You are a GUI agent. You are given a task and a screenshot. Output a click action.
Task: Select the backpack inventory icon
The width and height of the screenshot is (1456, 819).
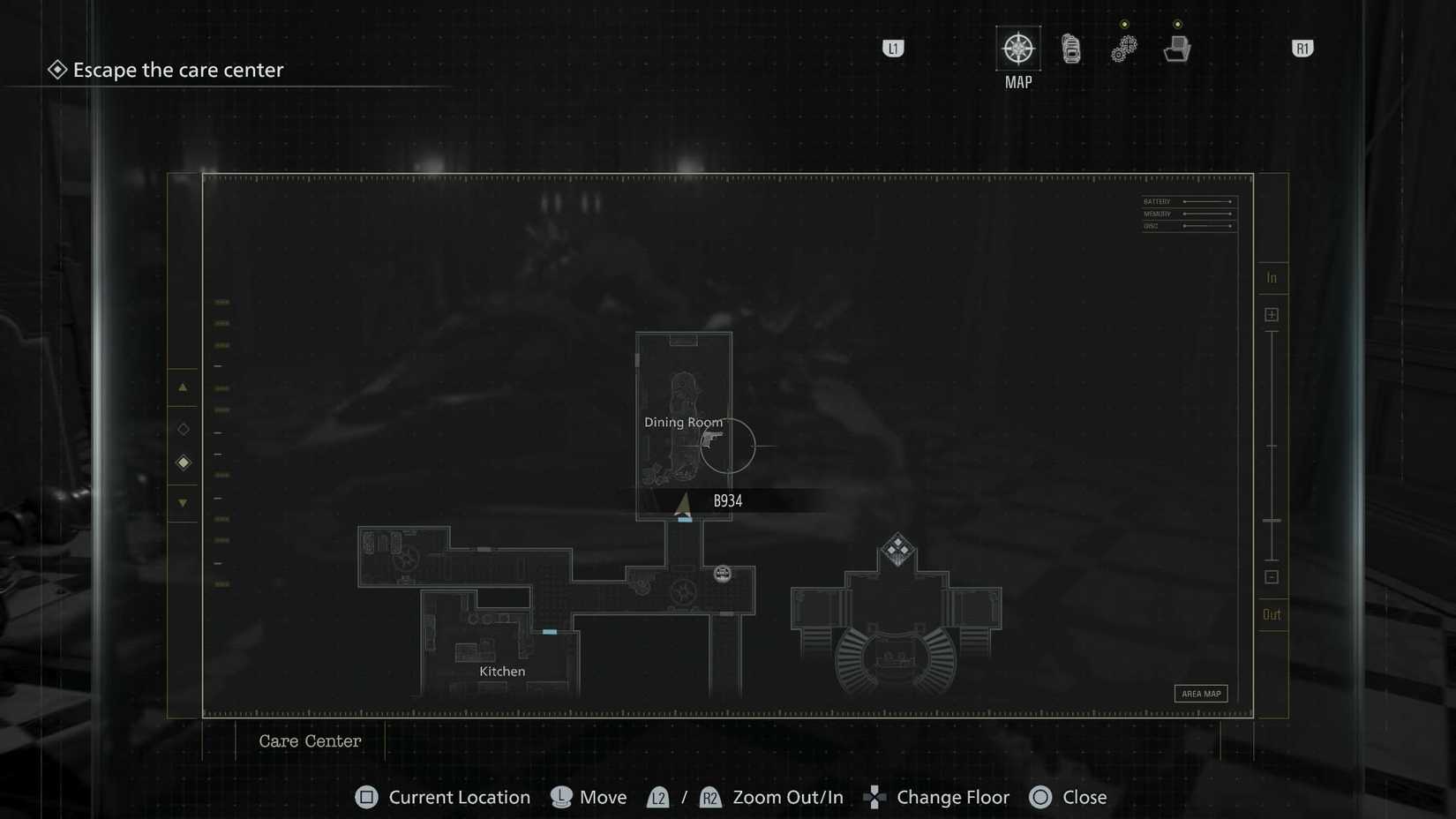coord(1071,50)
